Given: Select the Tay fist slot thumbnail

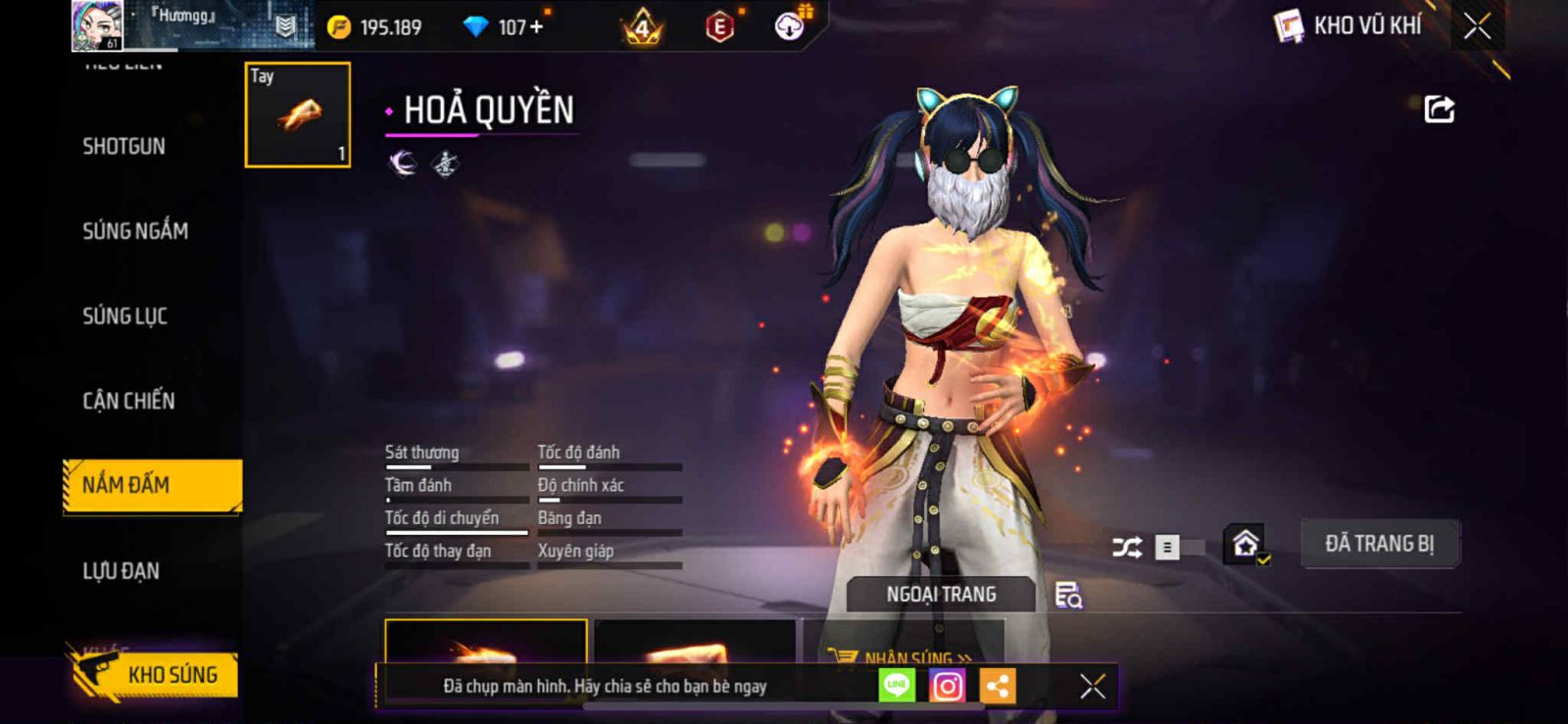Looking at the screenshot, I should pos(297,115).
